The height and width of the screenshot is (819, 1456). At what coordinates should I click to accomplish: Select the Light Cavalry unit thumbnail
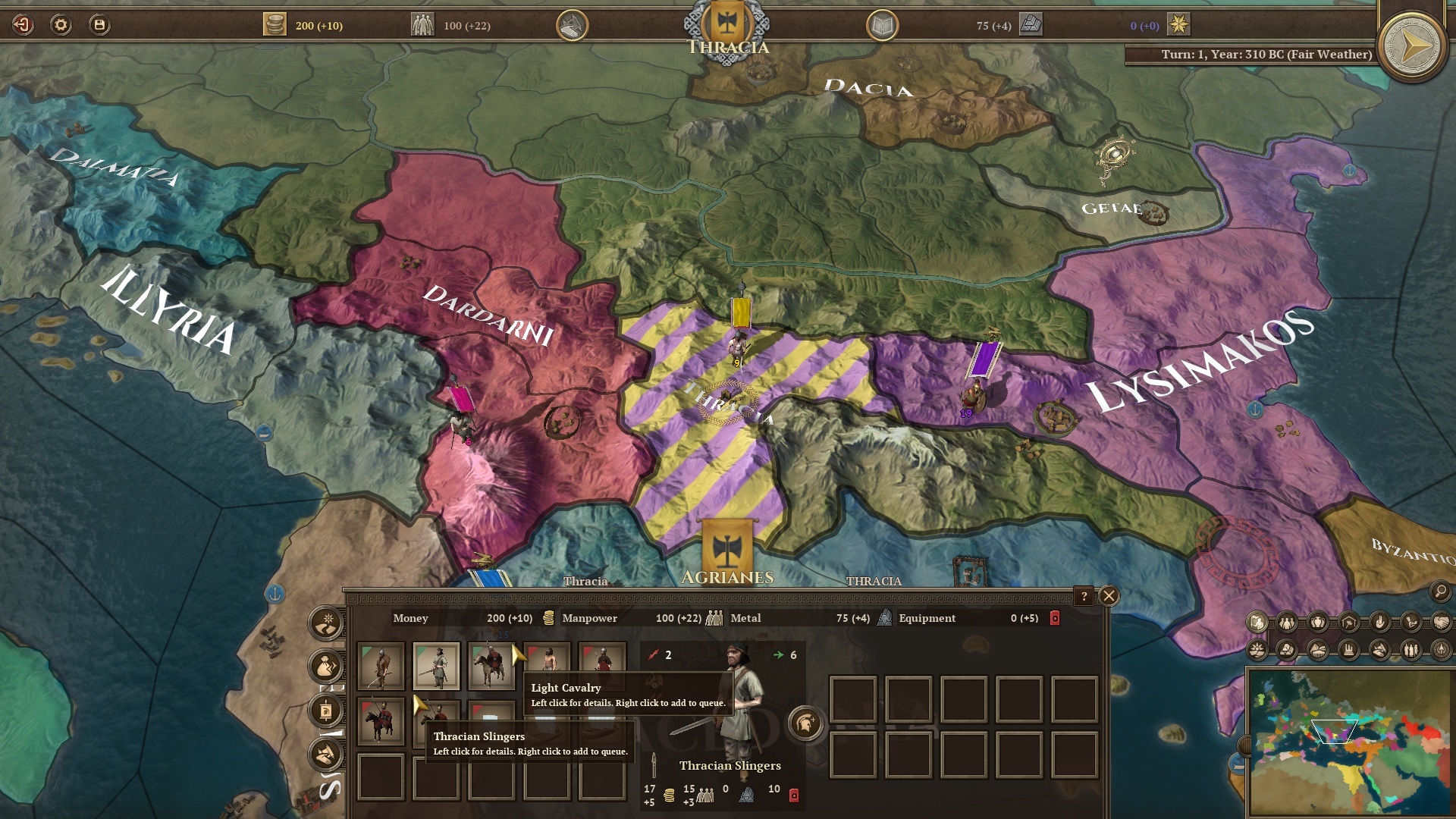click(x=490, y=665)
